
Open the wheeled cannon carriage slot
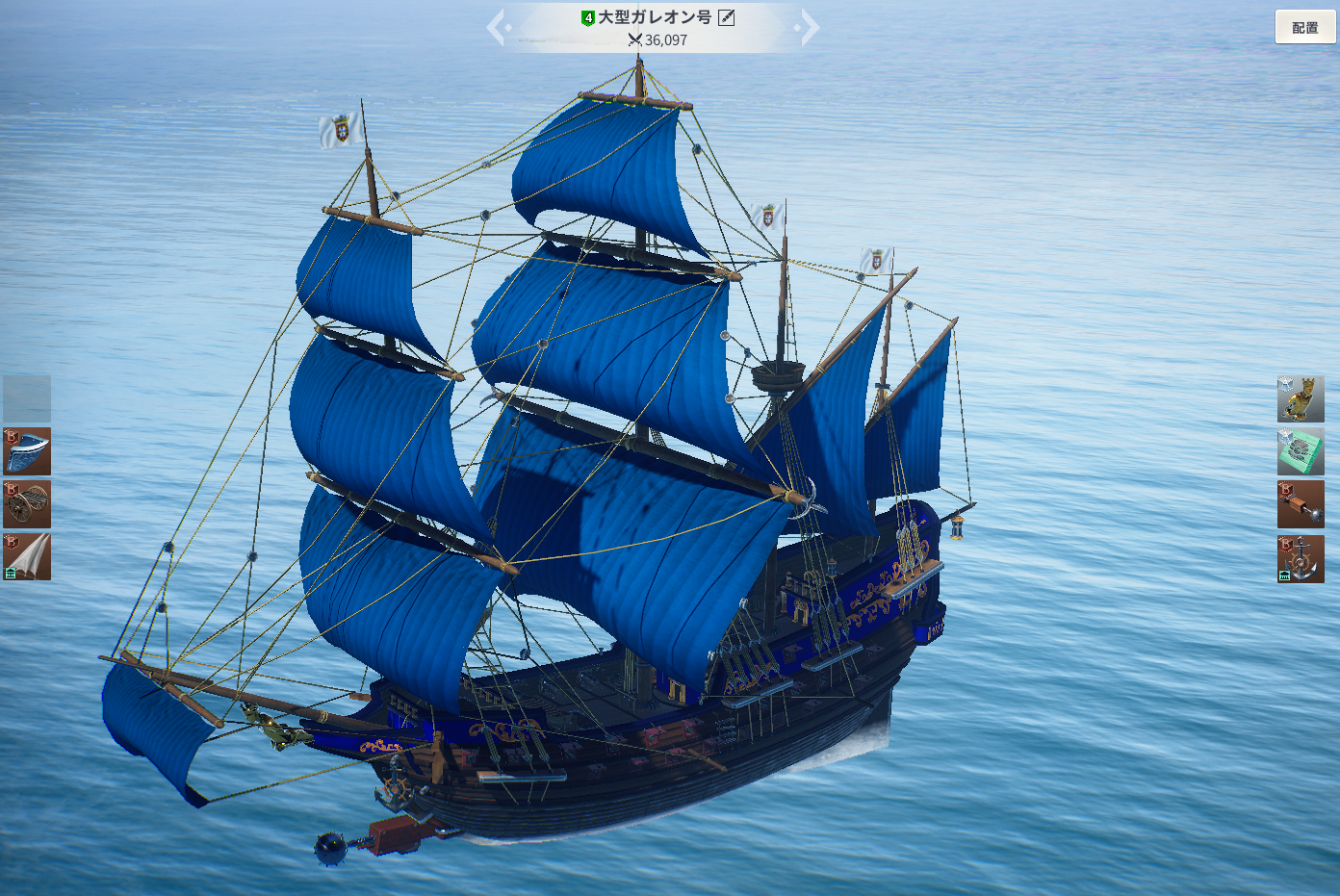point(27,504)
